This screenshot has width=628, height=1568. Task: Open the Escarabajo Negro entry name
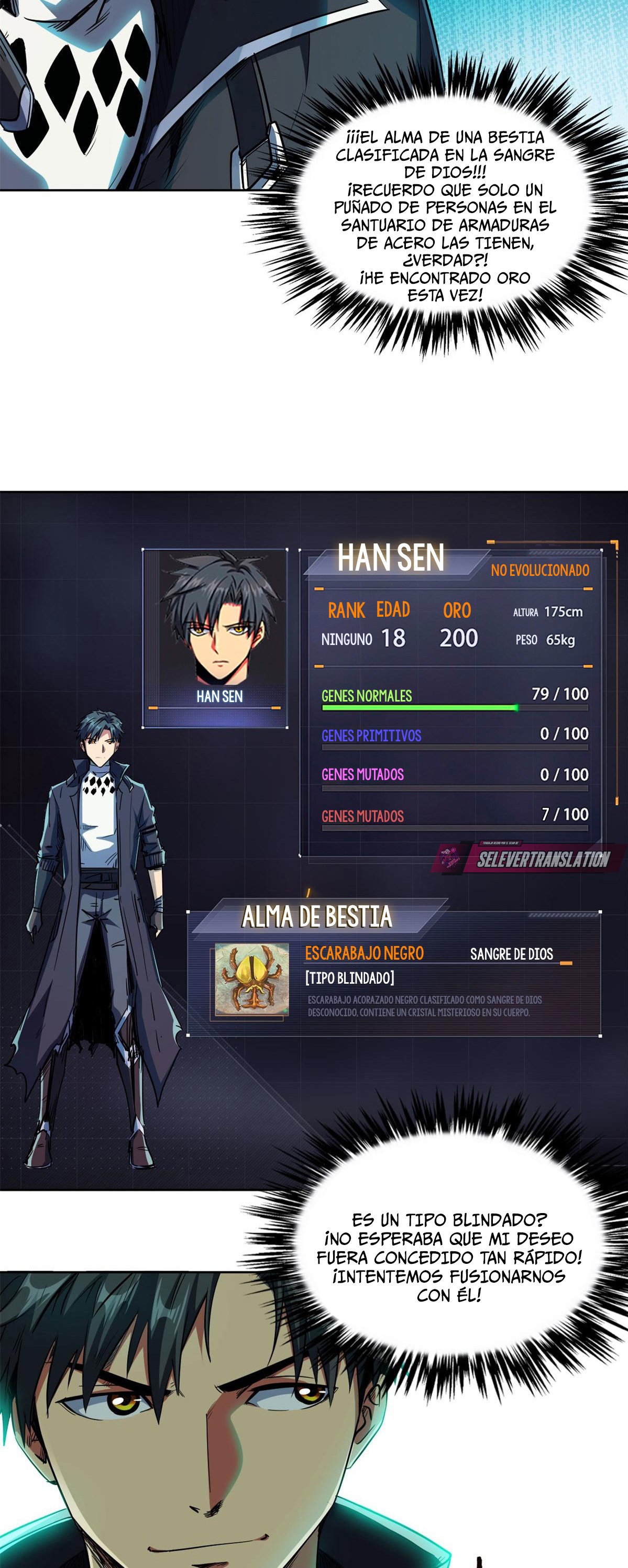364,953
